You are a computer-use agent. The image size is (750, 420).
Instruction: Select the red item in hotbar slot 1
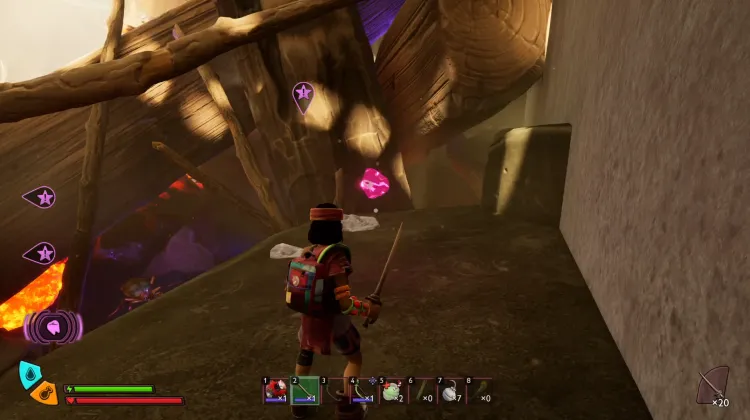tap(276, 391)
